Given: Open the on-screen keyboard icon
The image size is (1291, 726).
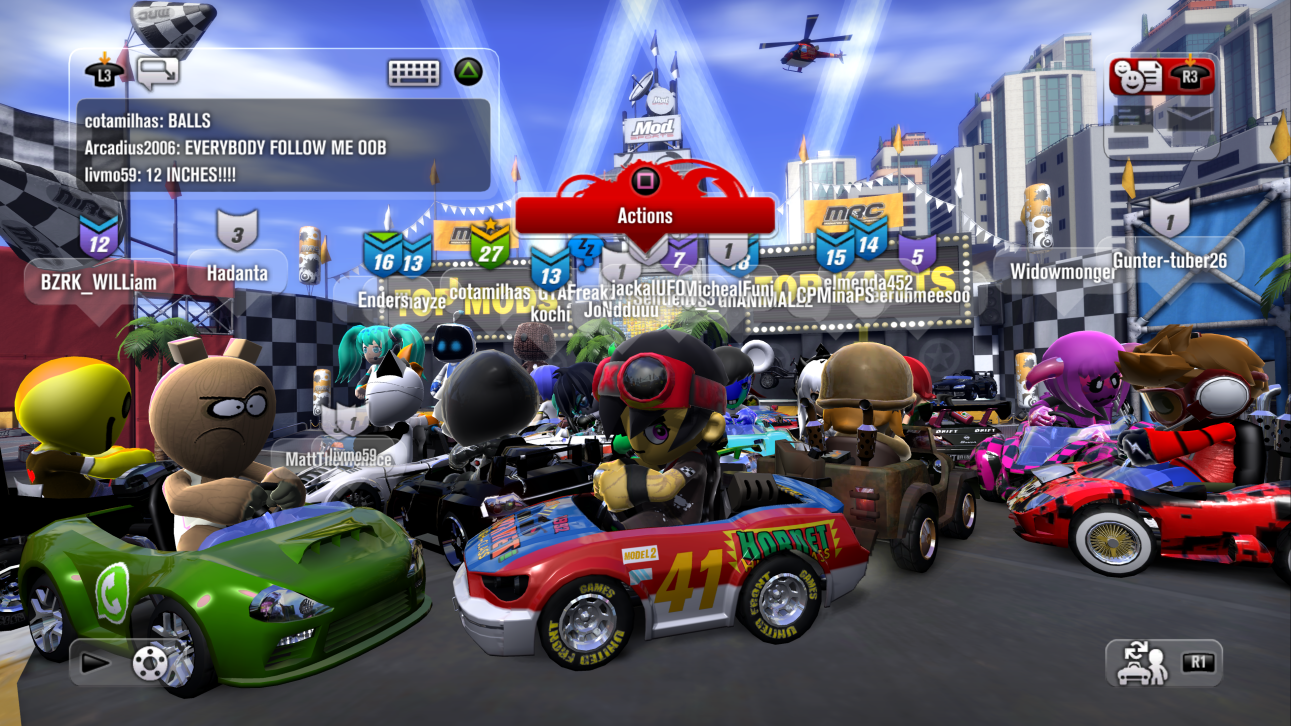Looking at the screenshot, I should [x=414, y=72].
